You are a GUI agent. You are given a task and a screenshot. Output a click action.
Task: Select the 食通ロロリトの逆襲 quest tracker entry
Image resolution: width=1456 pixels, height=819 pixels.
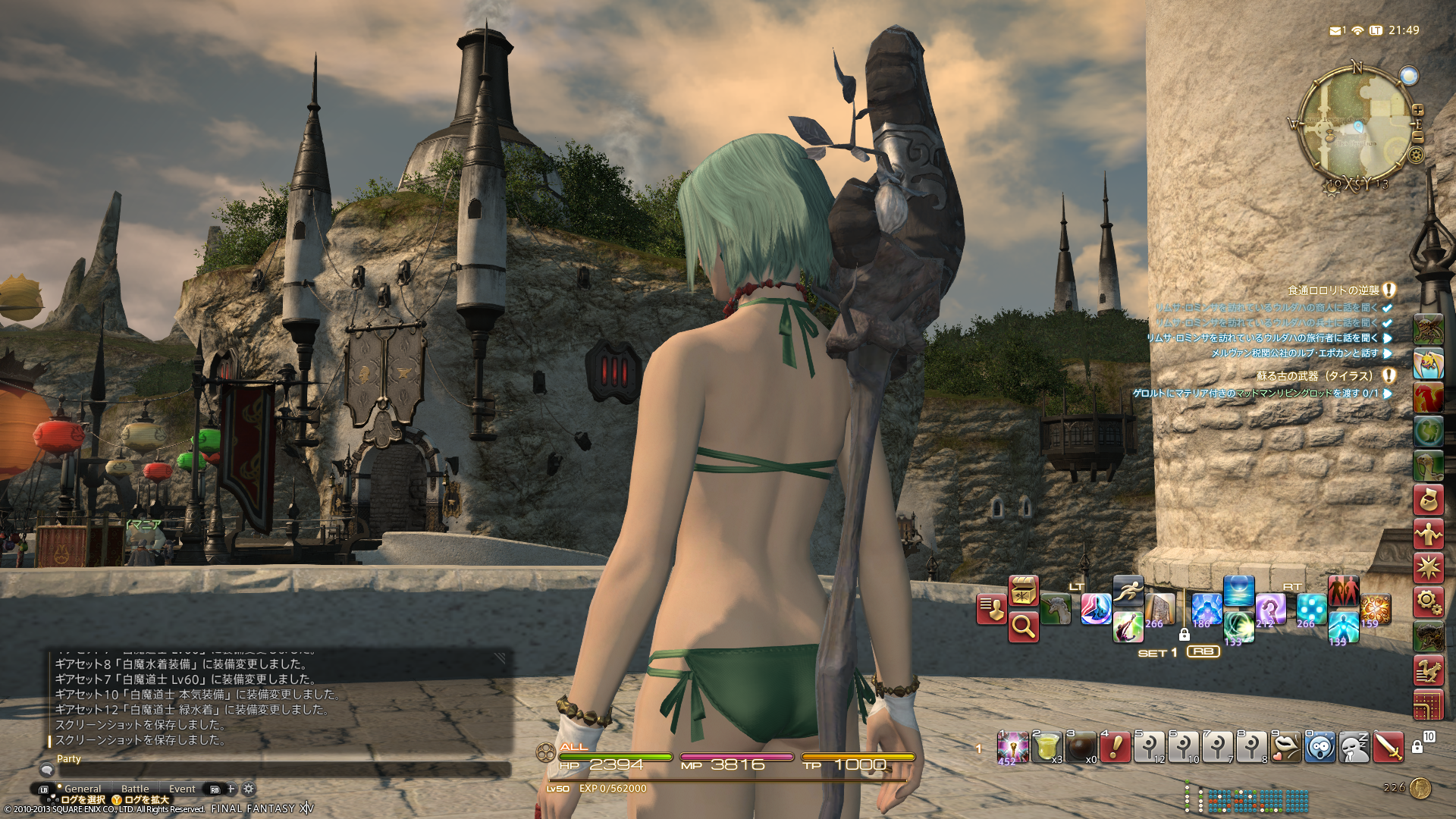coord(1333,290)
